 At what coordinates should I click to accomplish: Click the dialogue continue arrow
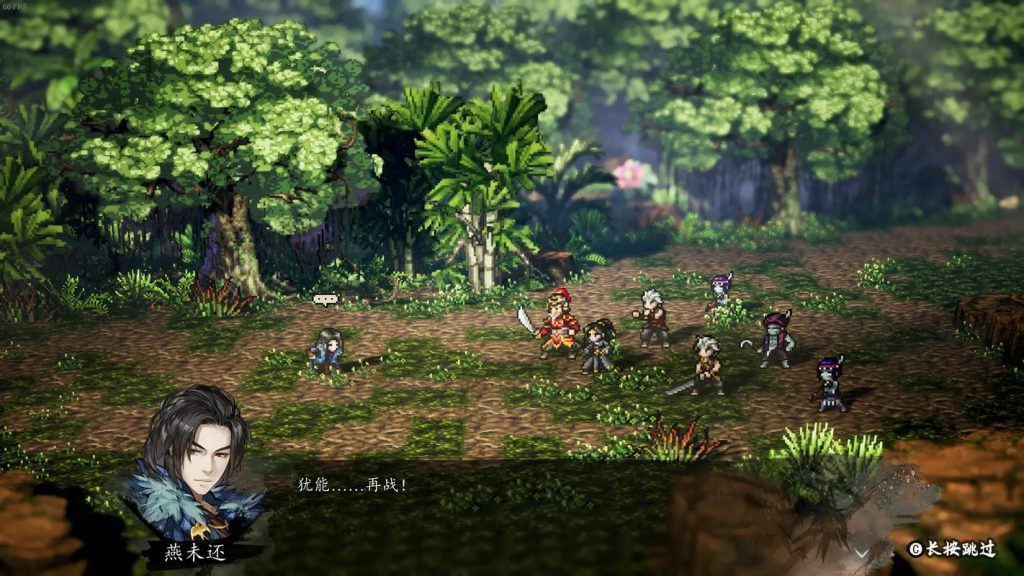(x=860, y=552)
